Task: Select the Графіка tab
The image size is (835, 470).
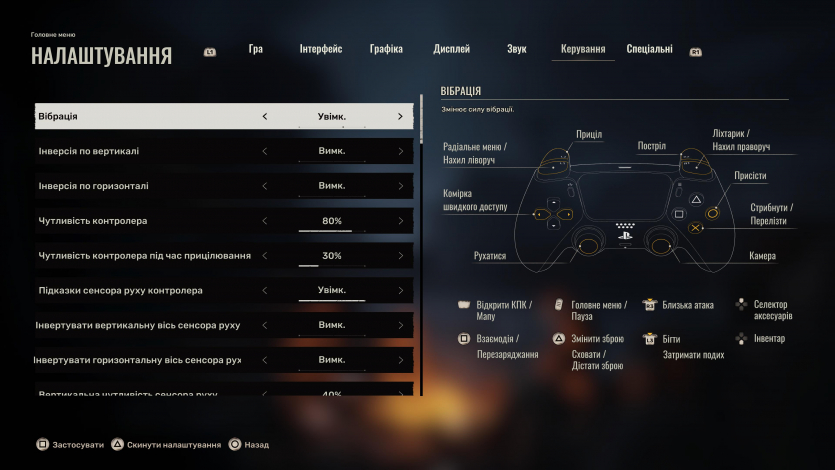Action: coord(386,49)
